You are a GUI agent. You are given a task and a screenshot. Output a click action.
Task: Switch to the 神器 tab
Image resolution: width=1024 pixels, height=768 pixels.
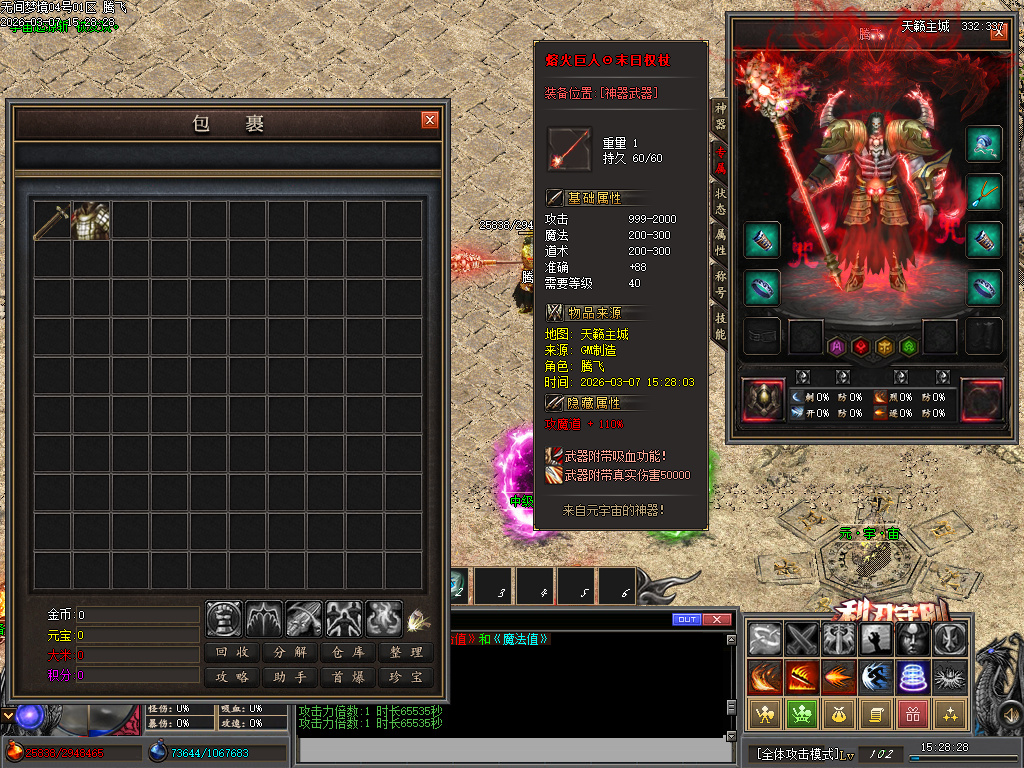click(x=720, y=116)
